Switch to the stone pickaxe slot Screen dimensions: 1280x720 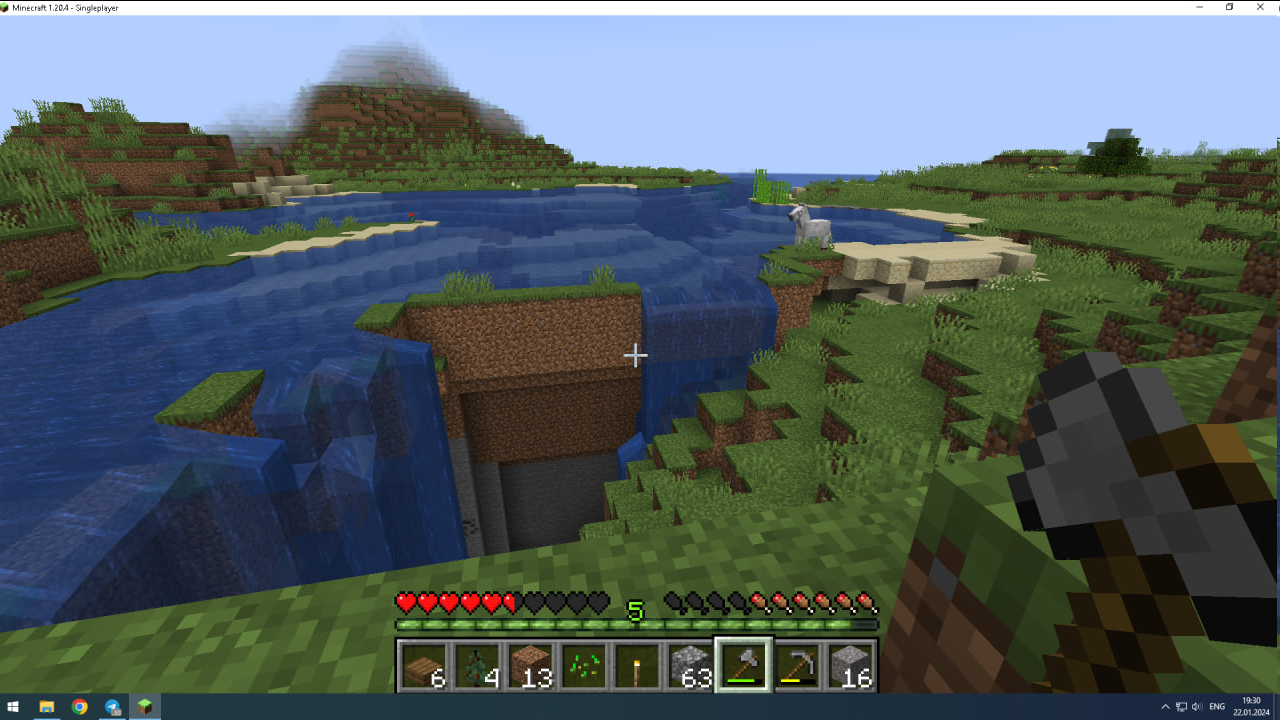point(796,665)
